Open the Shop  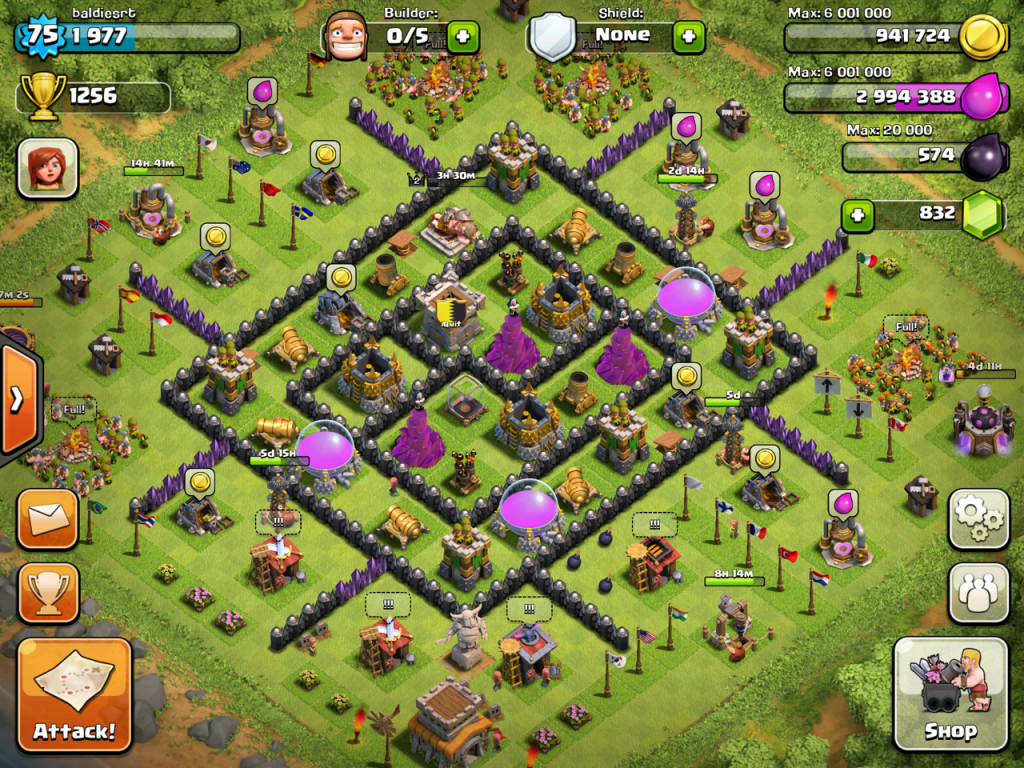click(950, 693)
